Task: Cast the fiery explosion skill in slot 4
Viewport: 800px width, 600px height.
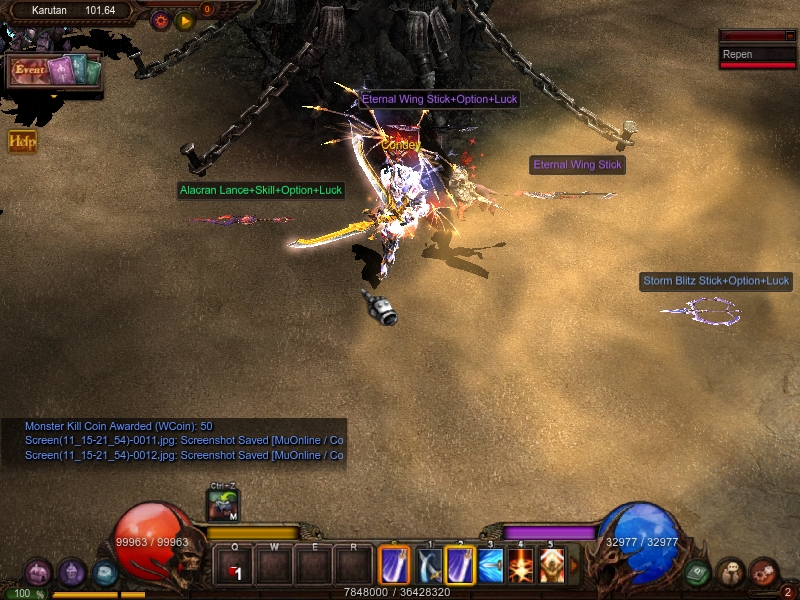Action: (521, 566)
